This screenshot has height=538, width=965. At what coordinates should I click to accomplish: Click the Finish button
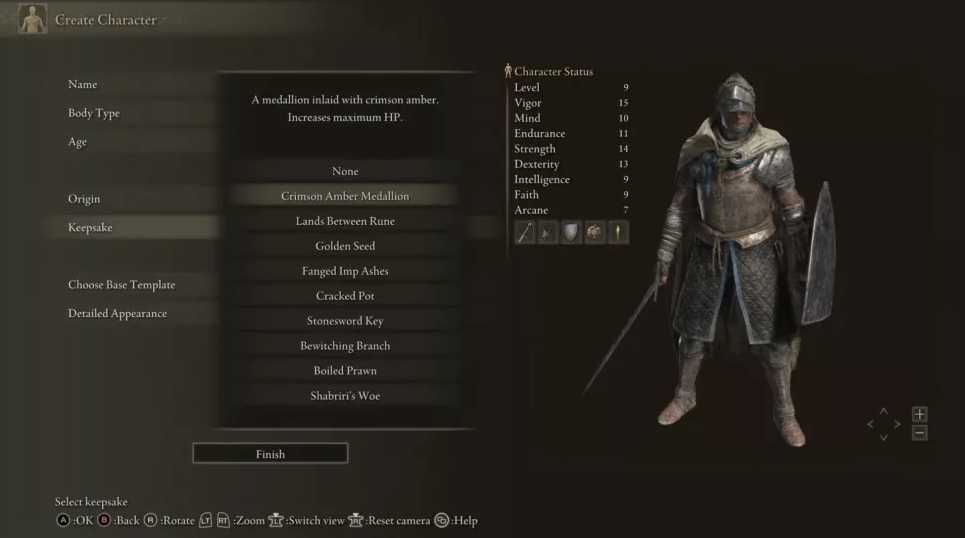pos(270,454)
